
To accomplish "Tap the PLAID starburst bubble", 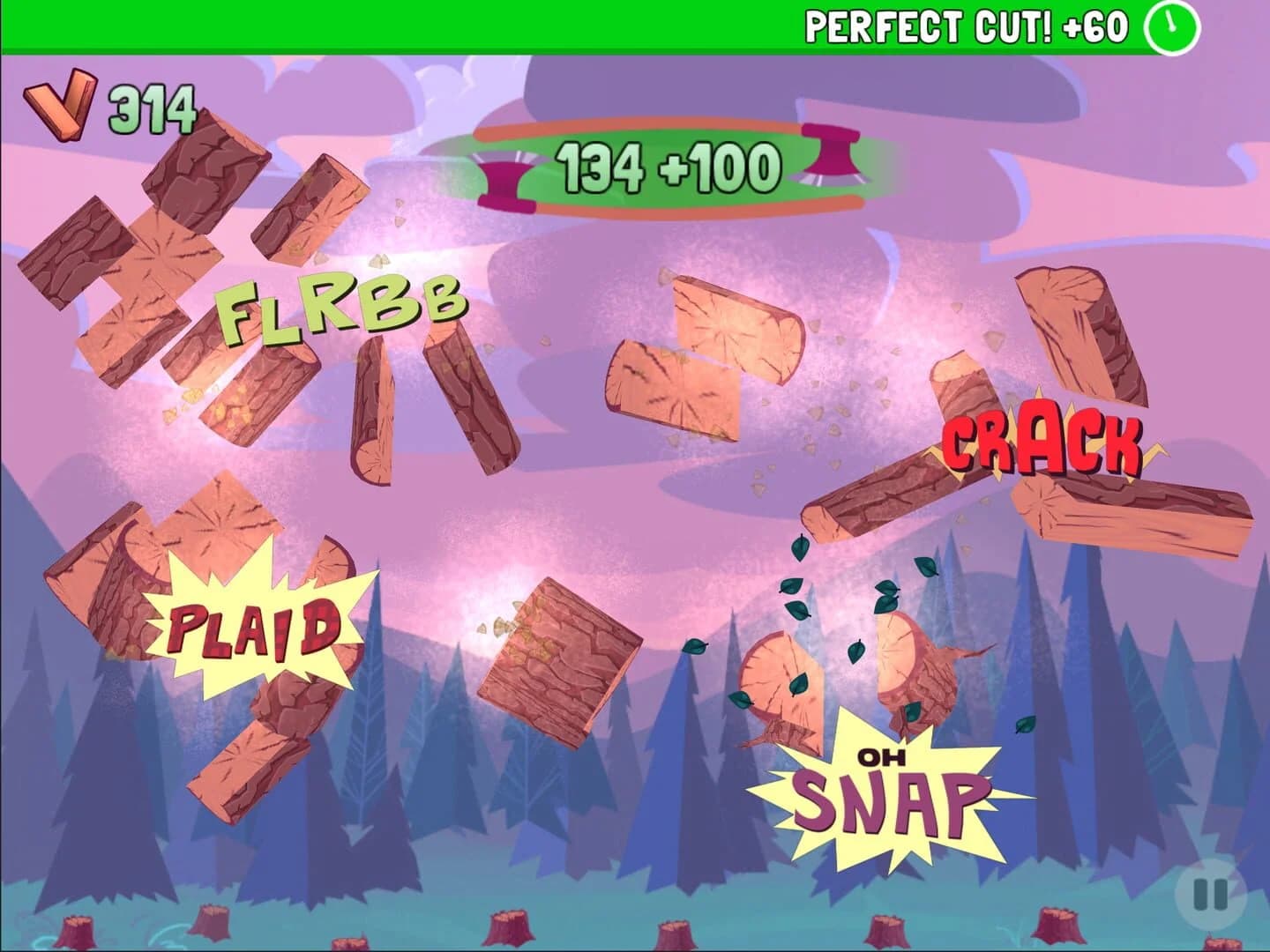I will [256, 626].
